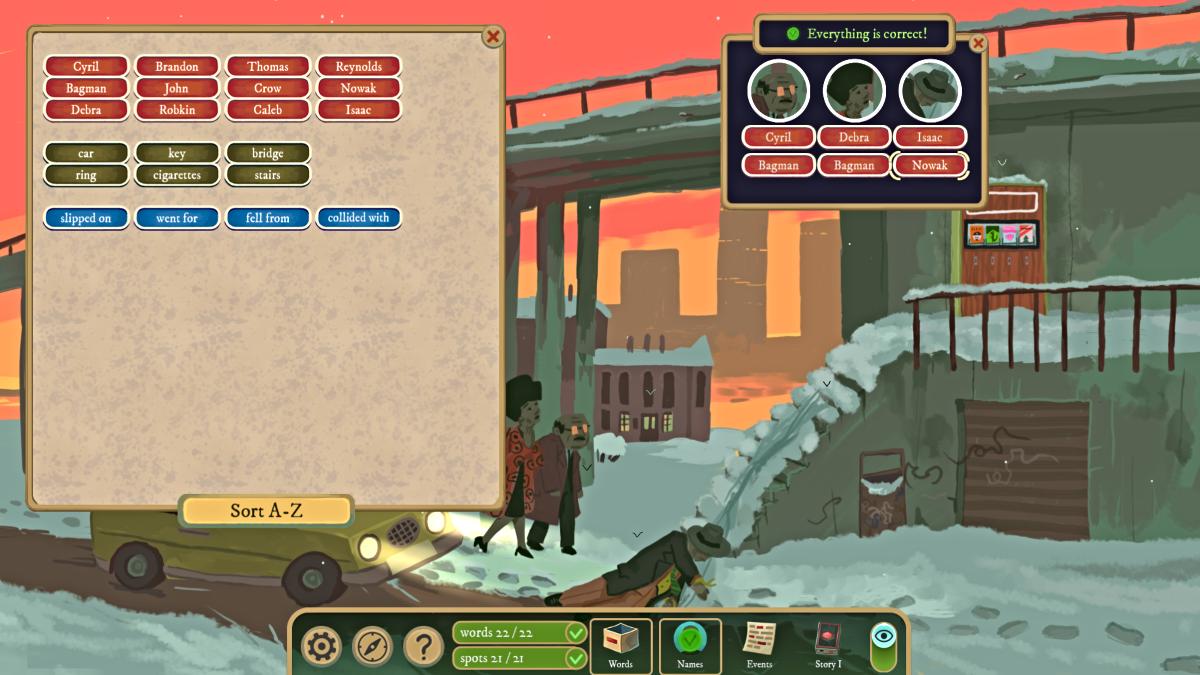
Task: Select the name Robkin
Action: pyautogui.click(x=177, y=110)
